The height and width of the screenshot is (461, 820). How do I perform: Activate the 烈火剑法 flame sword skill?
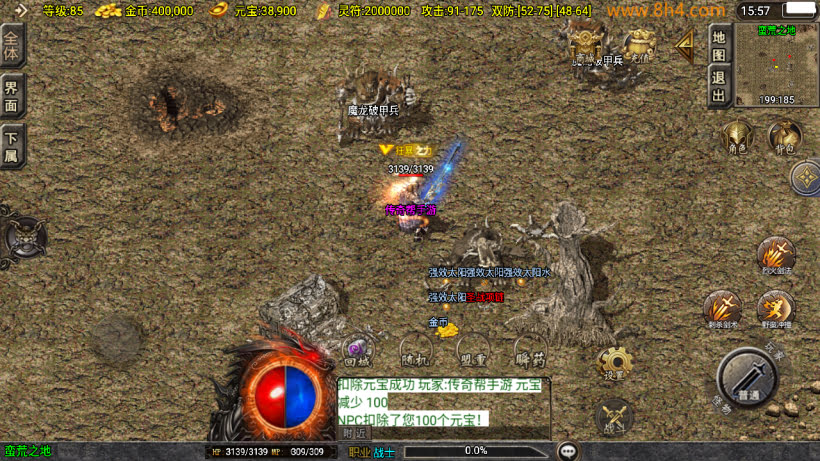[x=775, y=254]
